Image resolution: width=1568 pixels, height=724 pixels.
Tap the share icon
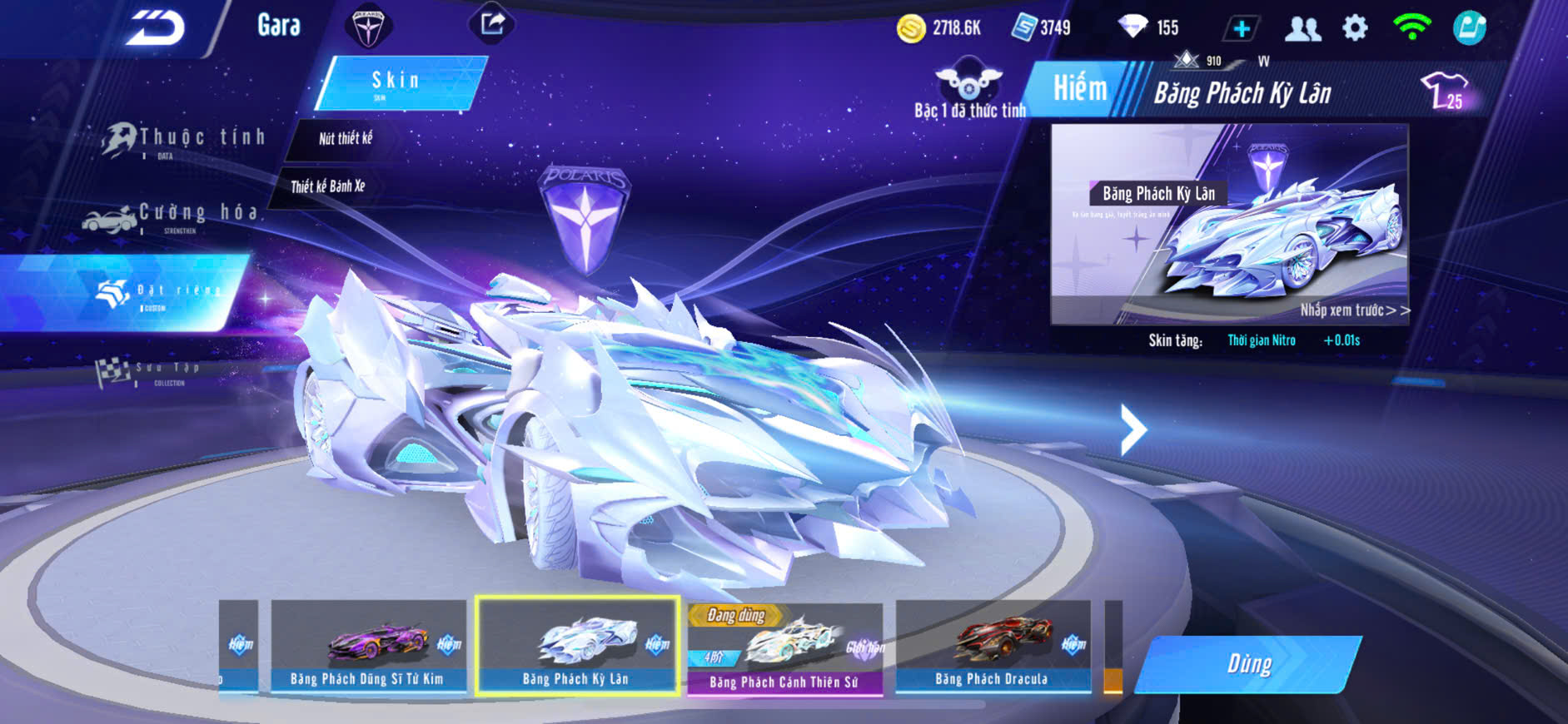pyautogui.click(x=492, y=24)
